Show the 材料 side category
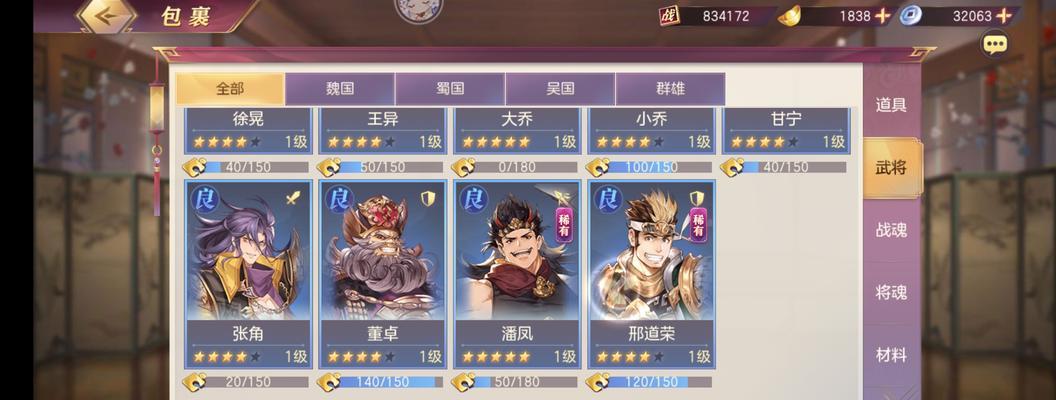This screenshot has width=1056, height=400. (x=891, y=354)
